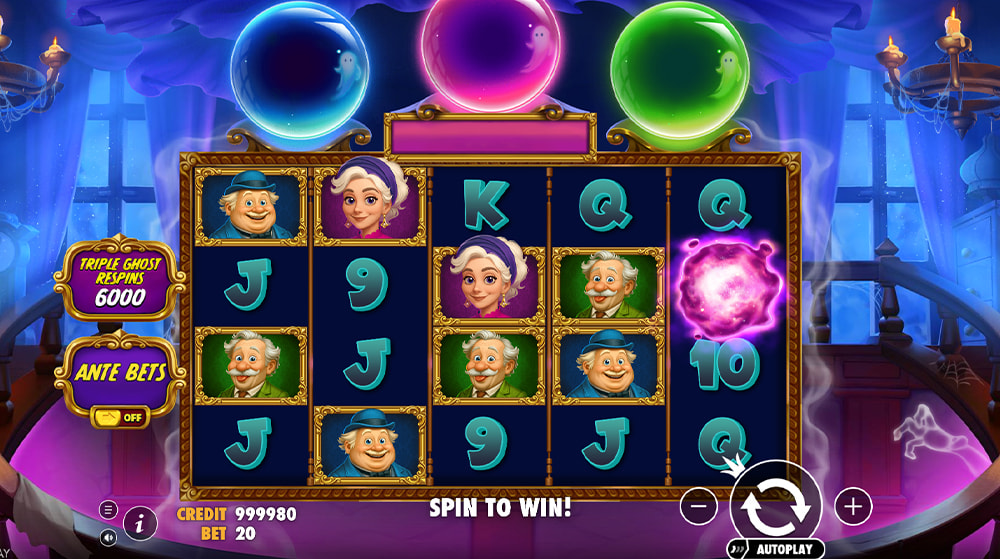Increase the bet with the plus button
This screenshot has width=1000, height=559.
click(x=852, y=507)
